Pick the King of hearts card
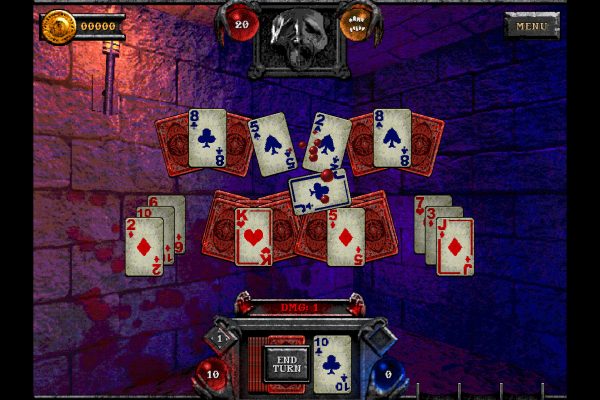This screenshot has width=600, height=400. pyautogui.click(x=253, y=236)
